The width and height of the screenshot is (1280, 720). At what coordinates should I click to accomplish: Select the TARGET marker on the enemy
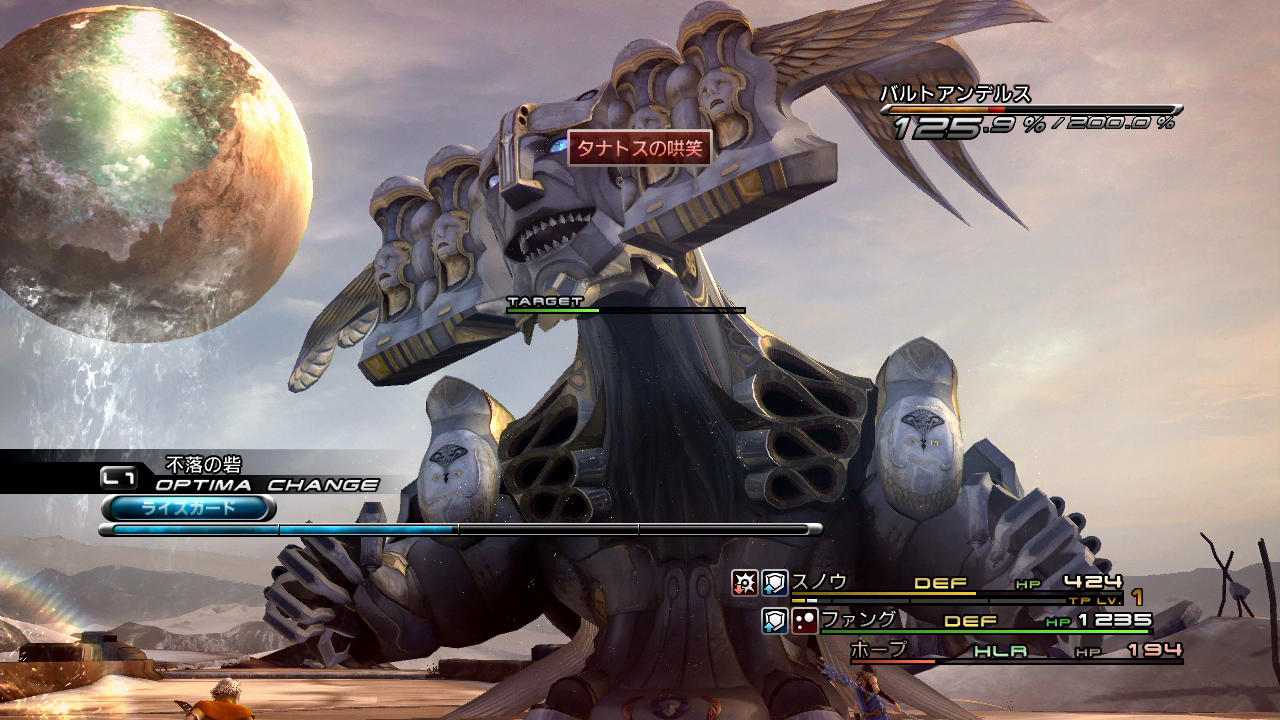(x=544, y=301)
